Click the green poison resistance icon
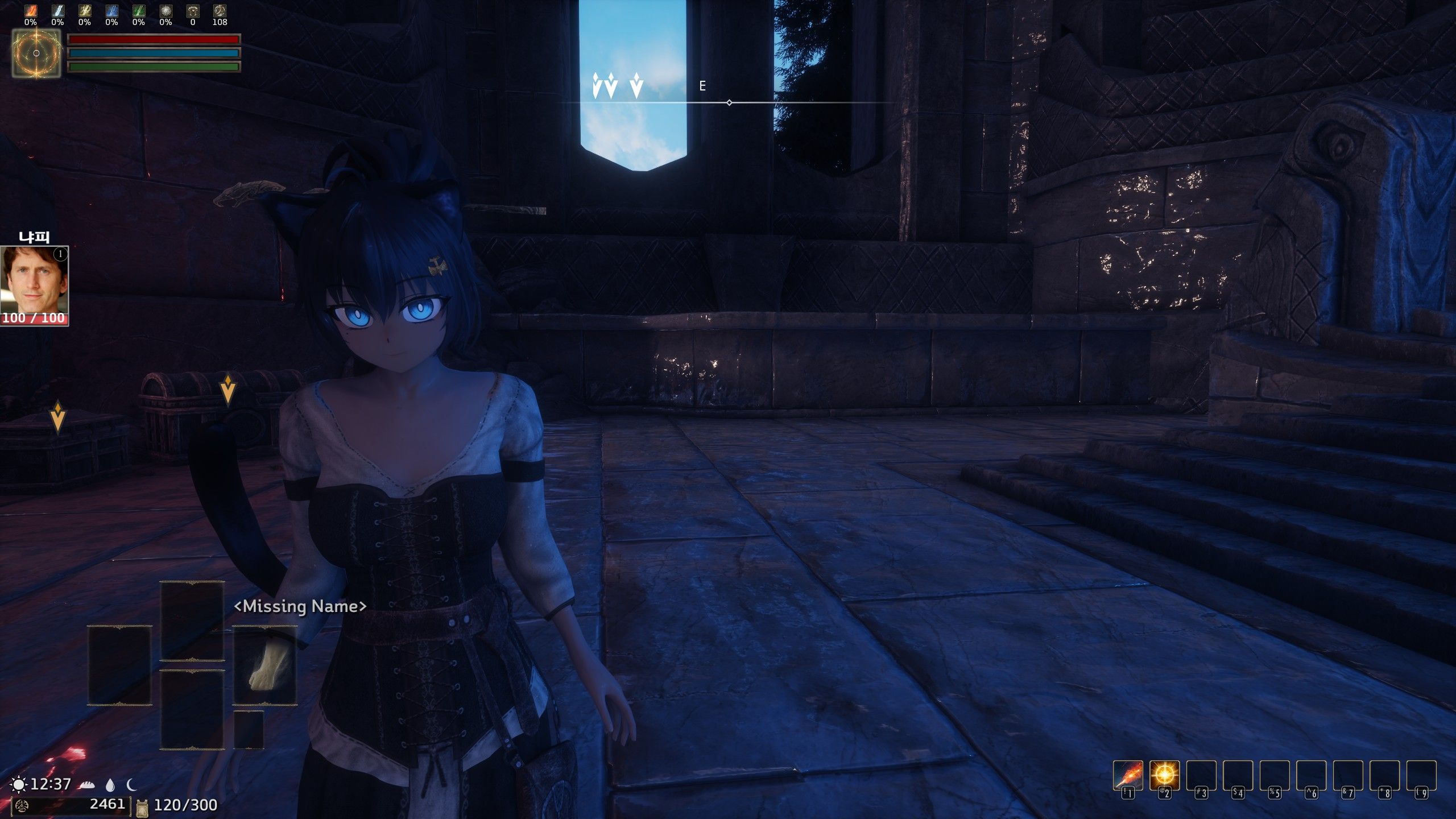This screenshot has height=819, width=1456. coord(138,11)
